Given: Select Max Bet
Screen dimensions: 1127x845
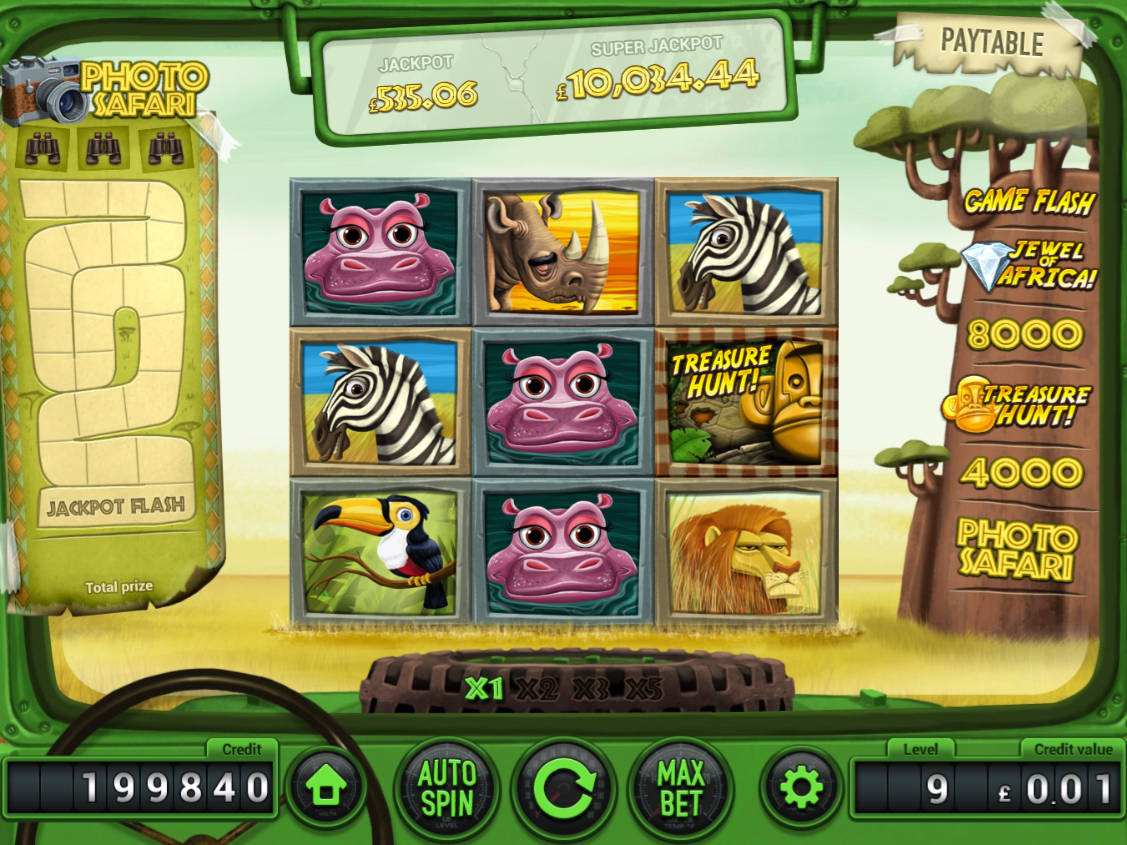Looking at the screenshot, I should point(680,788).
